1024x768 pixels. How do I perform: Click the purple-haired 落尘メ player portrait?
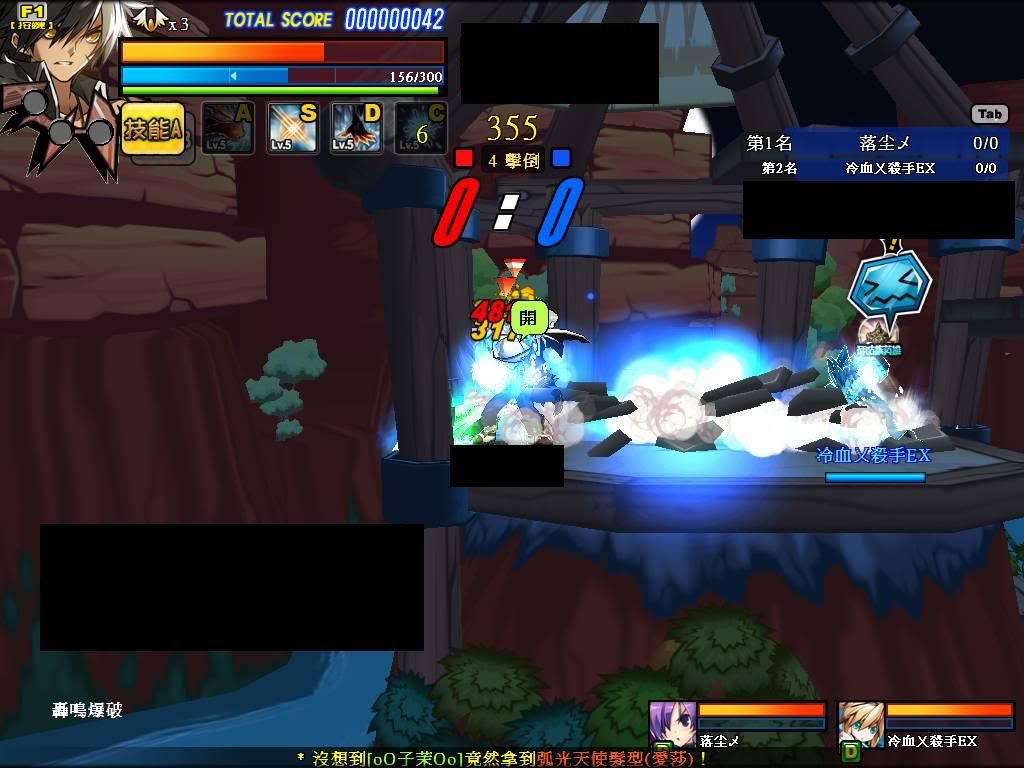click(671, 724)
